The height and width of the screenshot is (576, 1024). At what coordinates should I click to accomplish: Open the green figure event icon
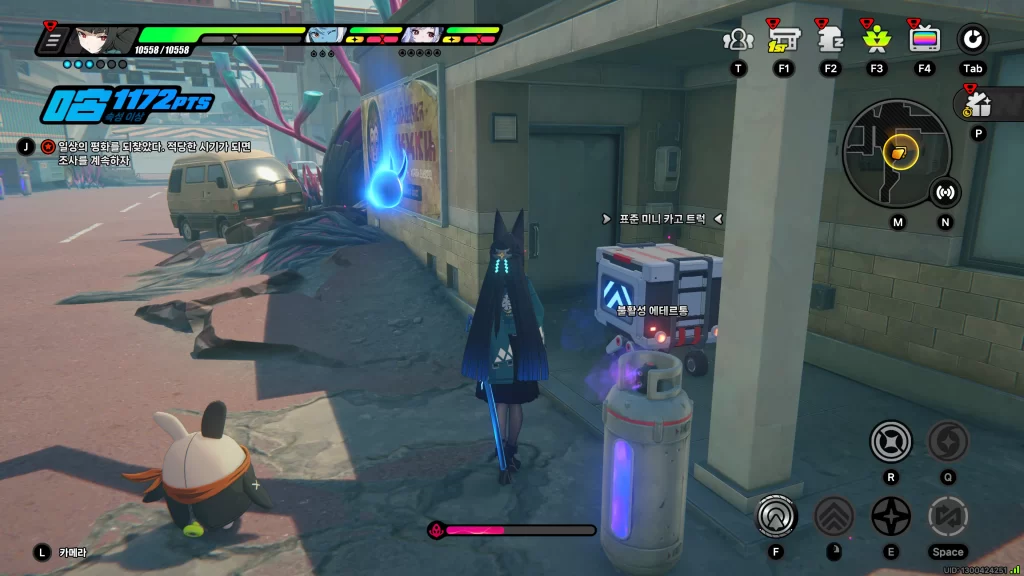pos(876,40)
